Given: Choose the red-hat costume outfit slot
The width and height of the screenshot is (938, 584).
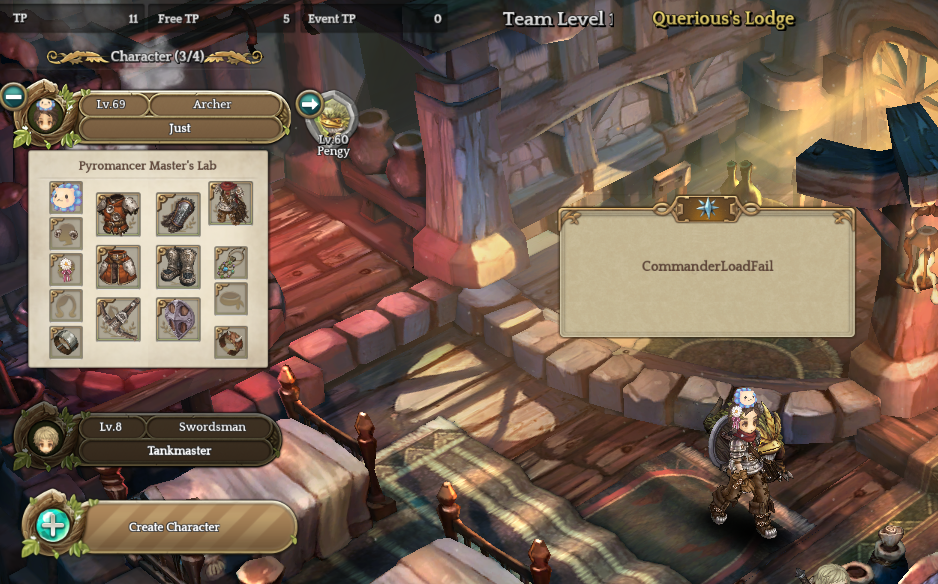Looking at the screenshot, I should pos(230,203).
